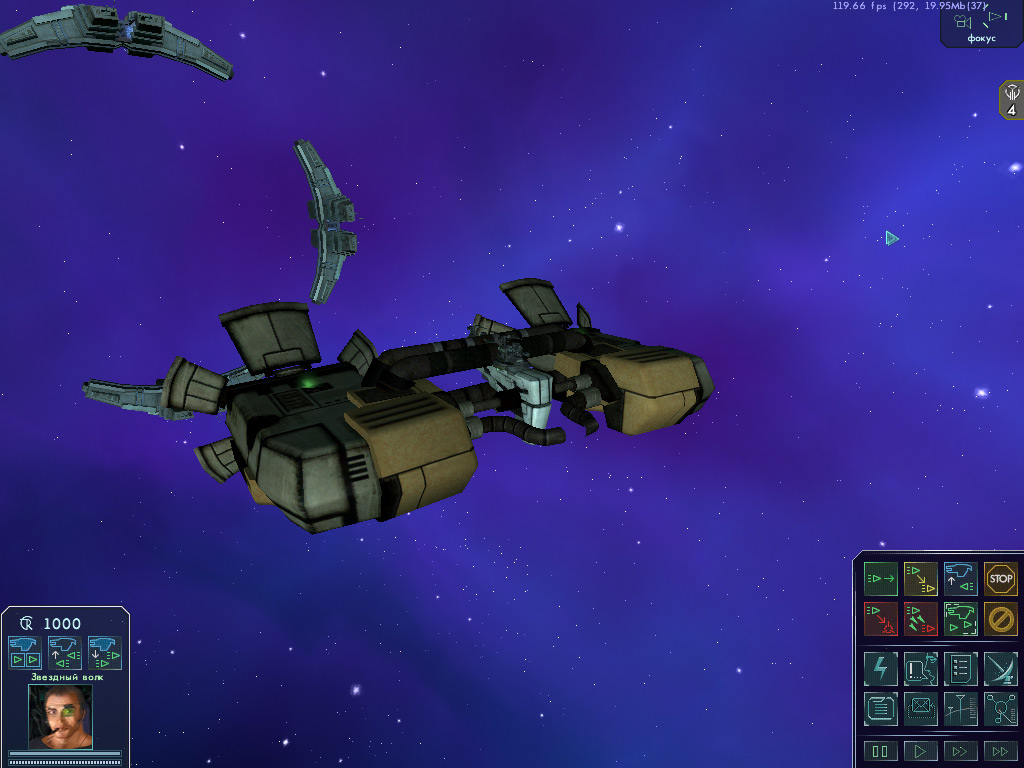Click the yellow prohibition circle button
This screenshot has height=768, width=1024.
(x=1000, y=619)
